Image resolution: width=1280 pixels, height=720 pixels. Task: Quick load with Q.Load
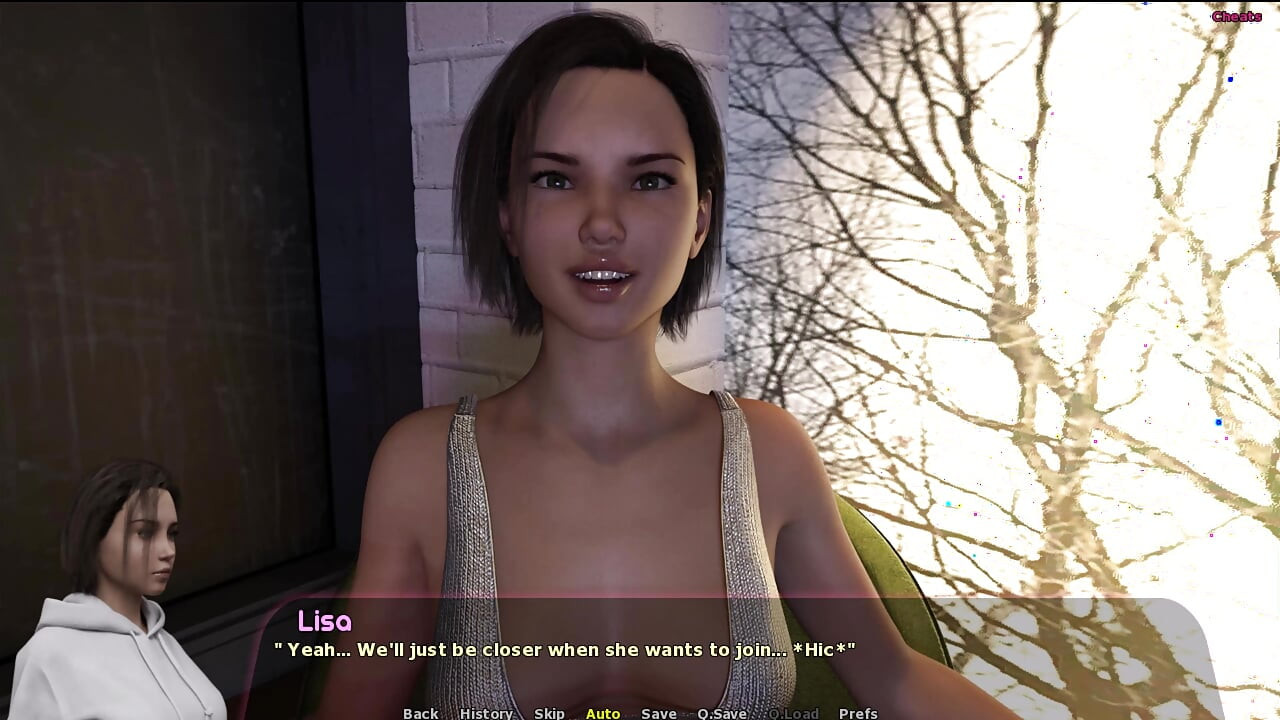click(x=793, y=713)
